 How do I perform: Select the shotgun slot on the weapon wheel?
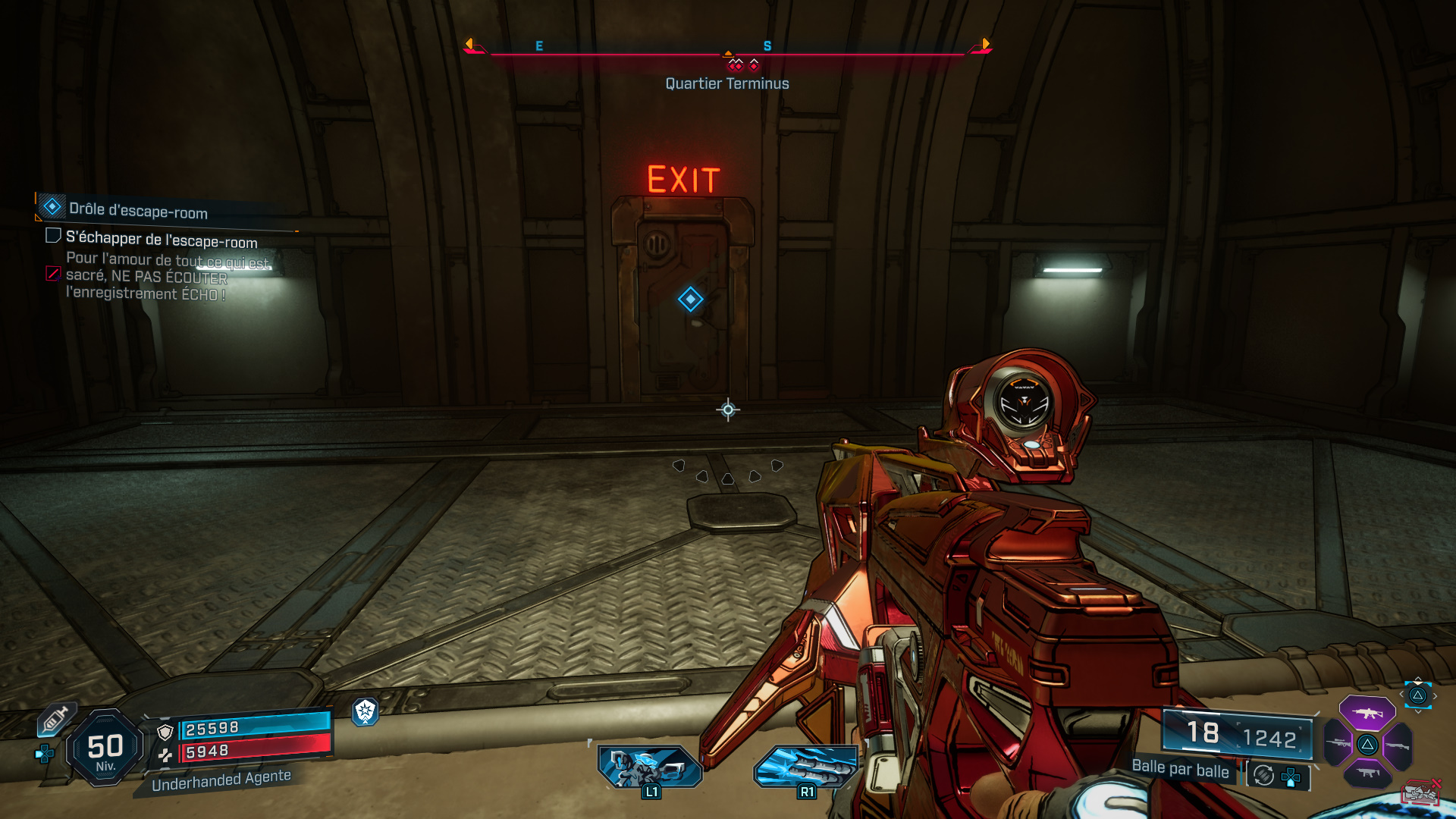point(1398,745)
